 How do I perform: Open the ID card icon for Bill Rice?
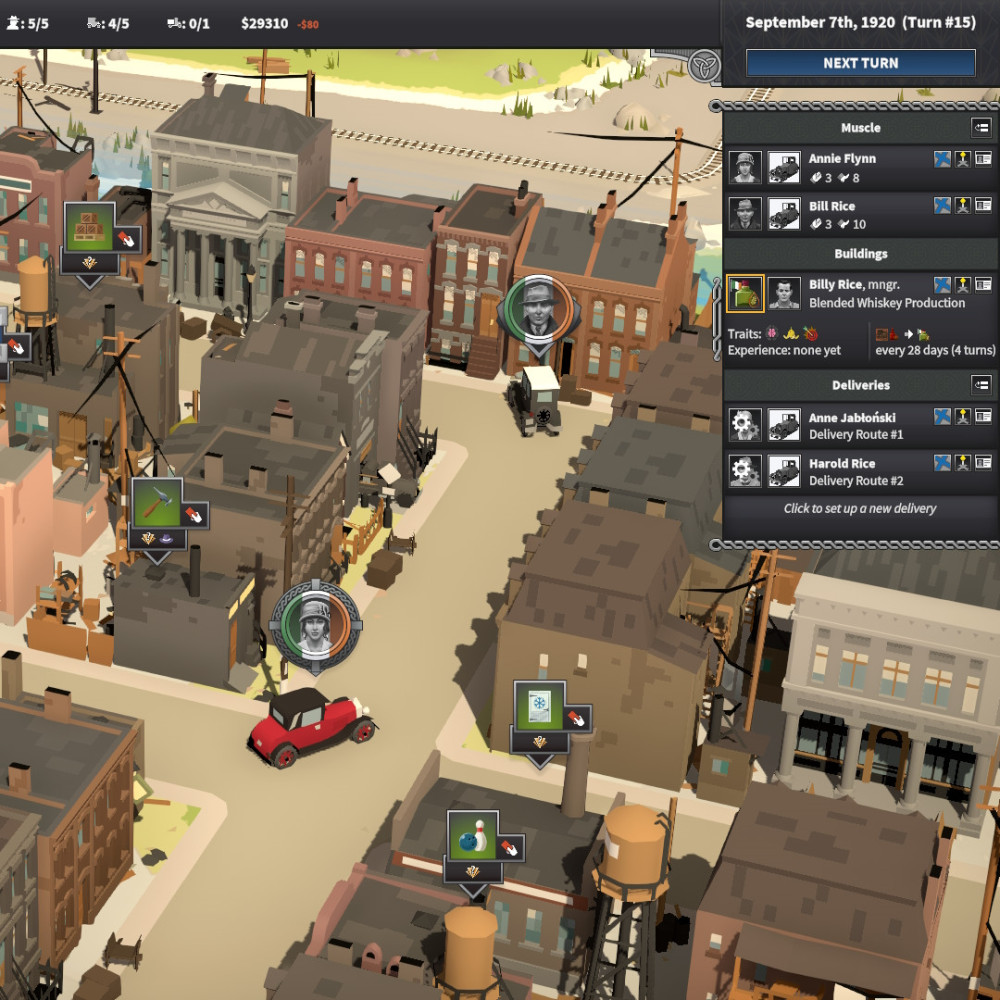pyautogui.click(x=983, y=206)
